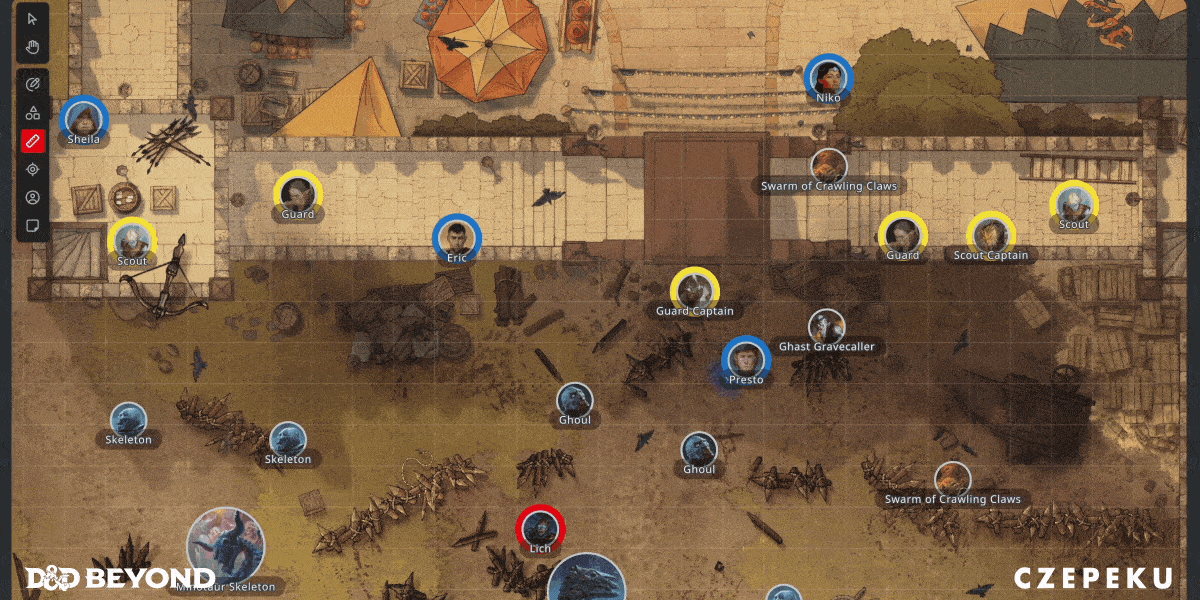Select the Ghost Gravecaller token
Viewport: 1200px width, 600px height.
(826, 327)
